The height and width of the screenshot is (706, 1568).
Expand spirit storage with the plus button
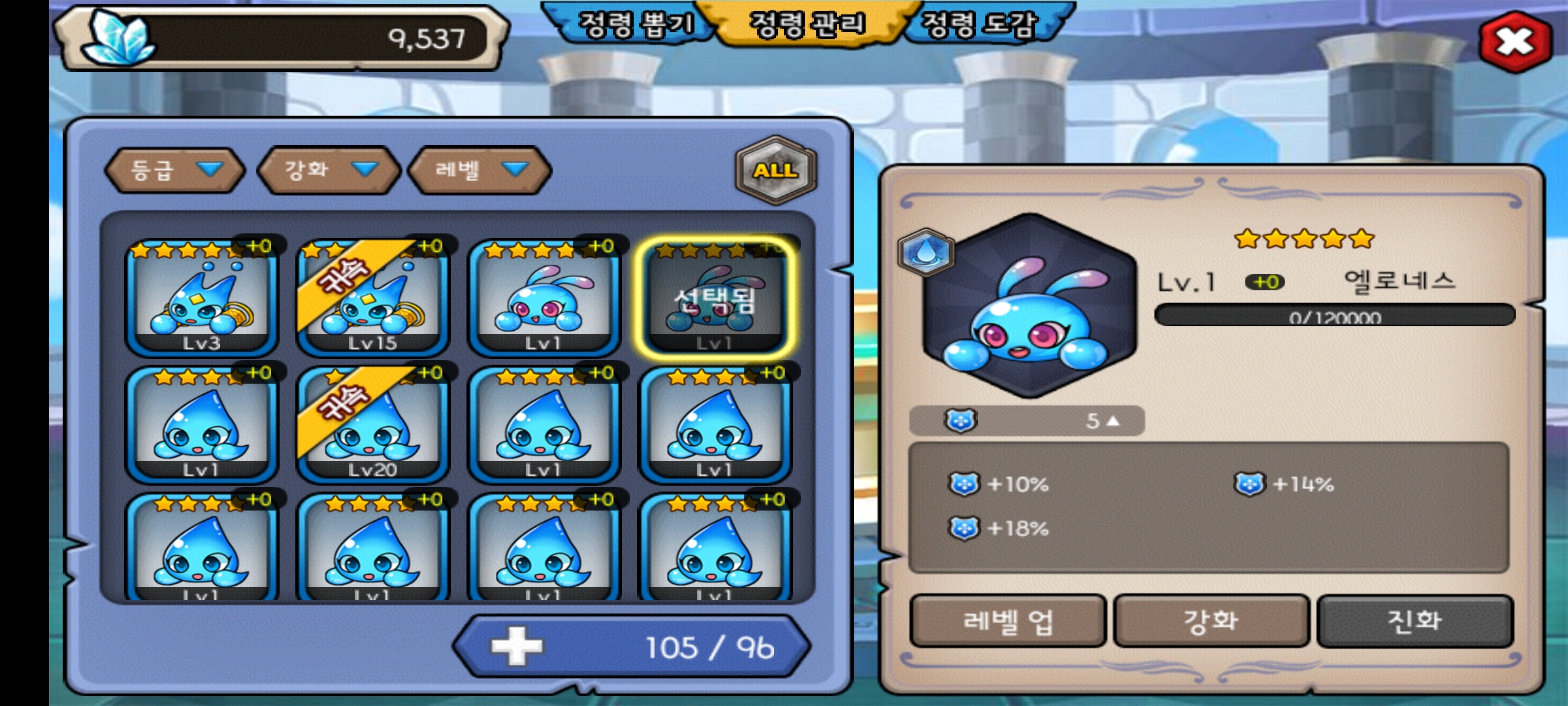[517, 647]
